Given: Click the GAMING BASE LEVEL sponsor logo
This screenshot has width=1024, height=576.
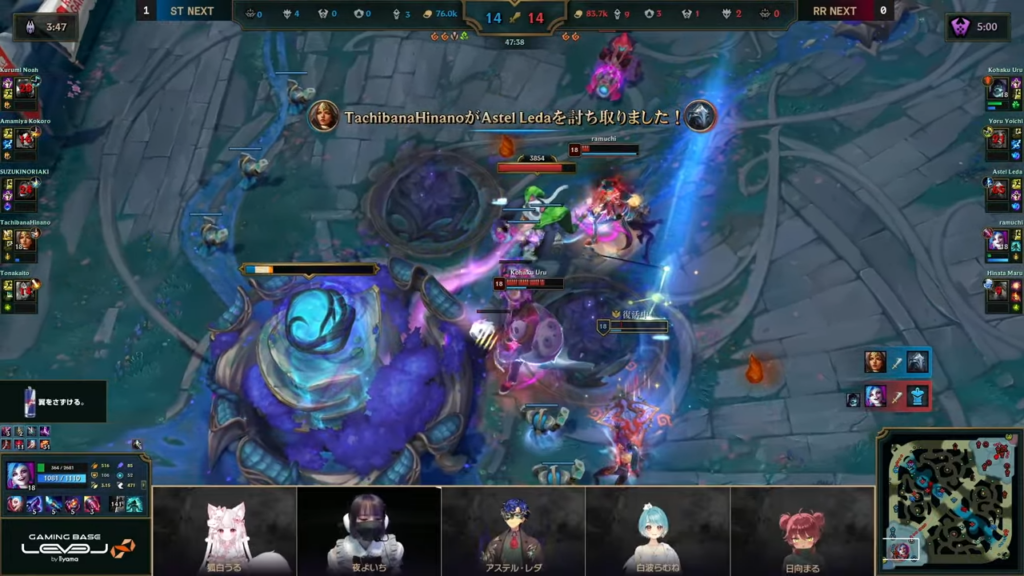Looking at the screenshot, I should pyautogui.click(x=75, y=546).
